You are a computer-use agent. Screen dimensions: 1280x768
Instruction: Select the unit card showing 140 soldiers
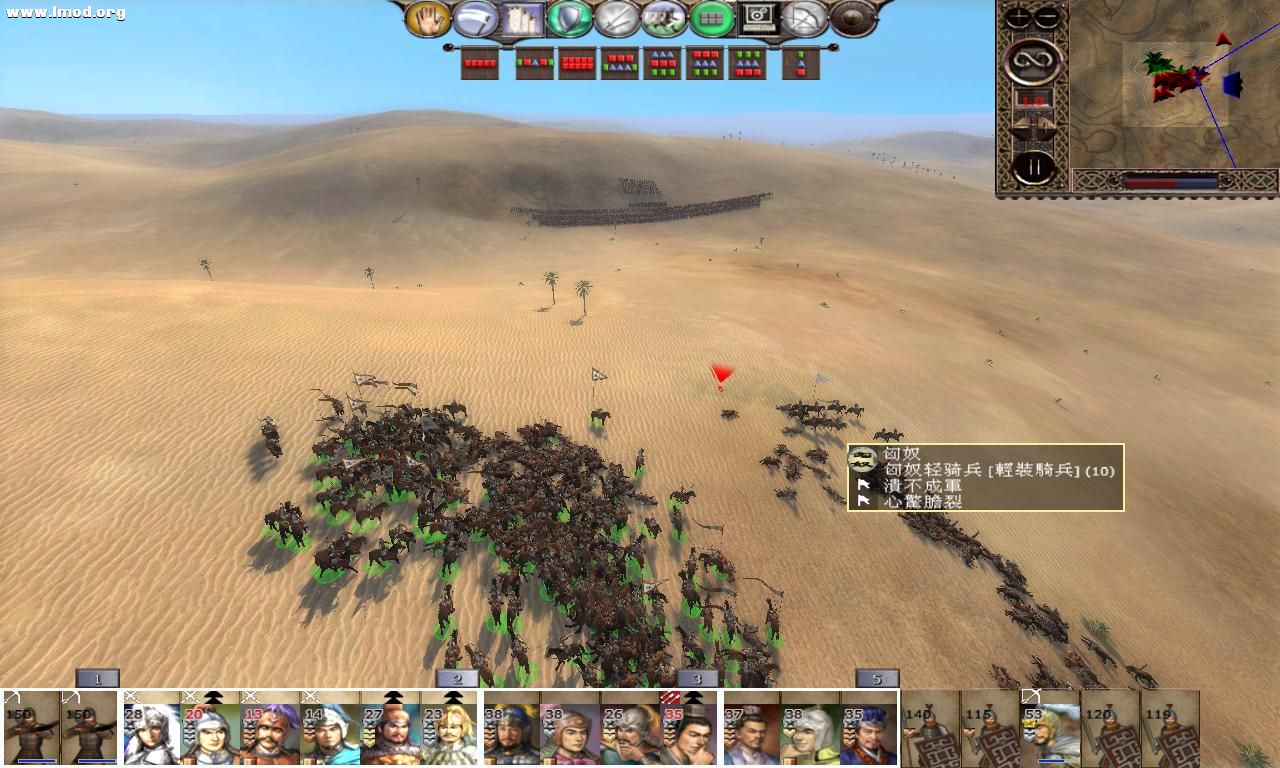click(930, 729)
